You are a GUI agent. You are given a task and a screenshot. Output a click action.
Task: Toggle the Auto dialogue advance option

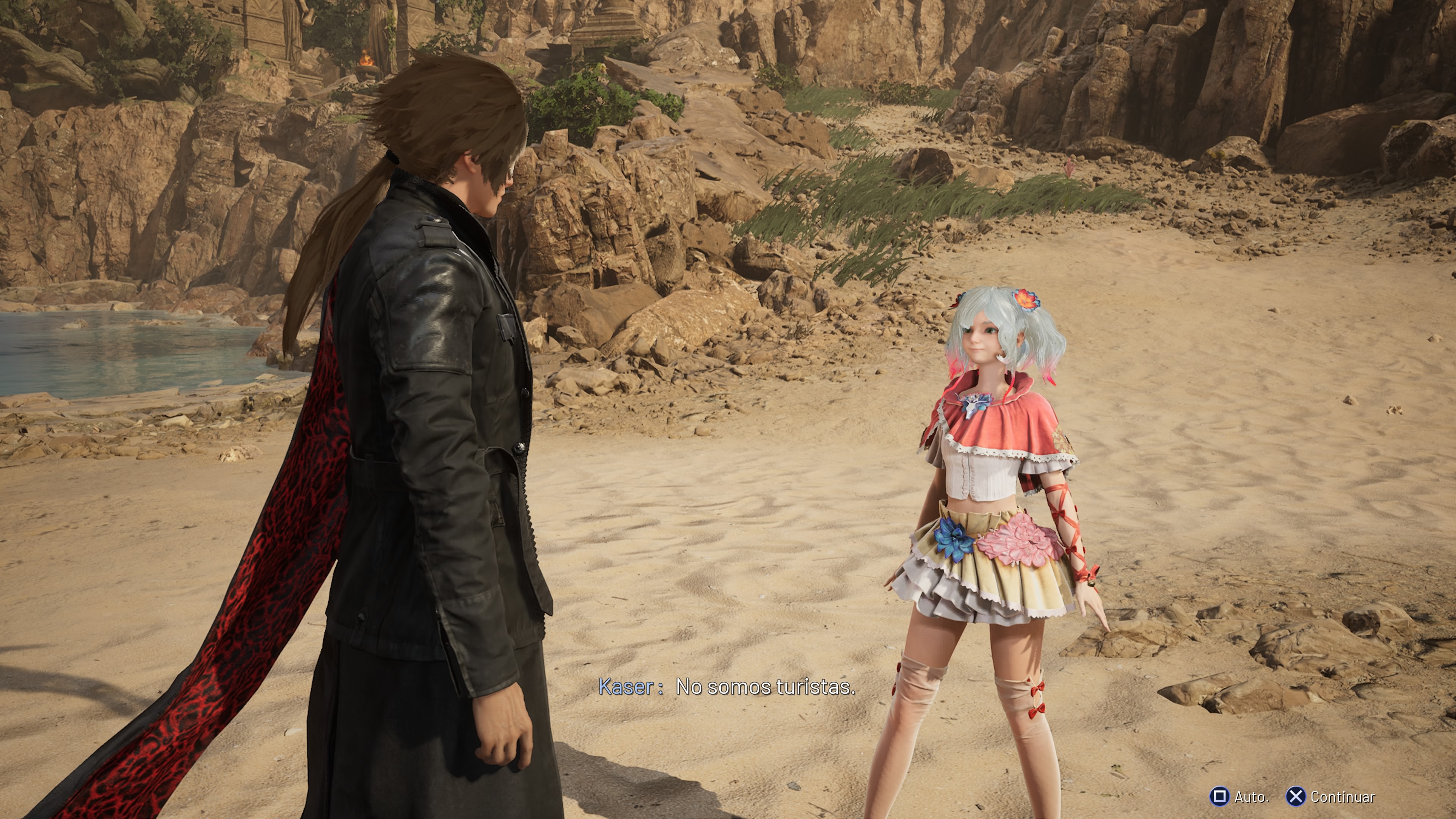pos(1239,796)
